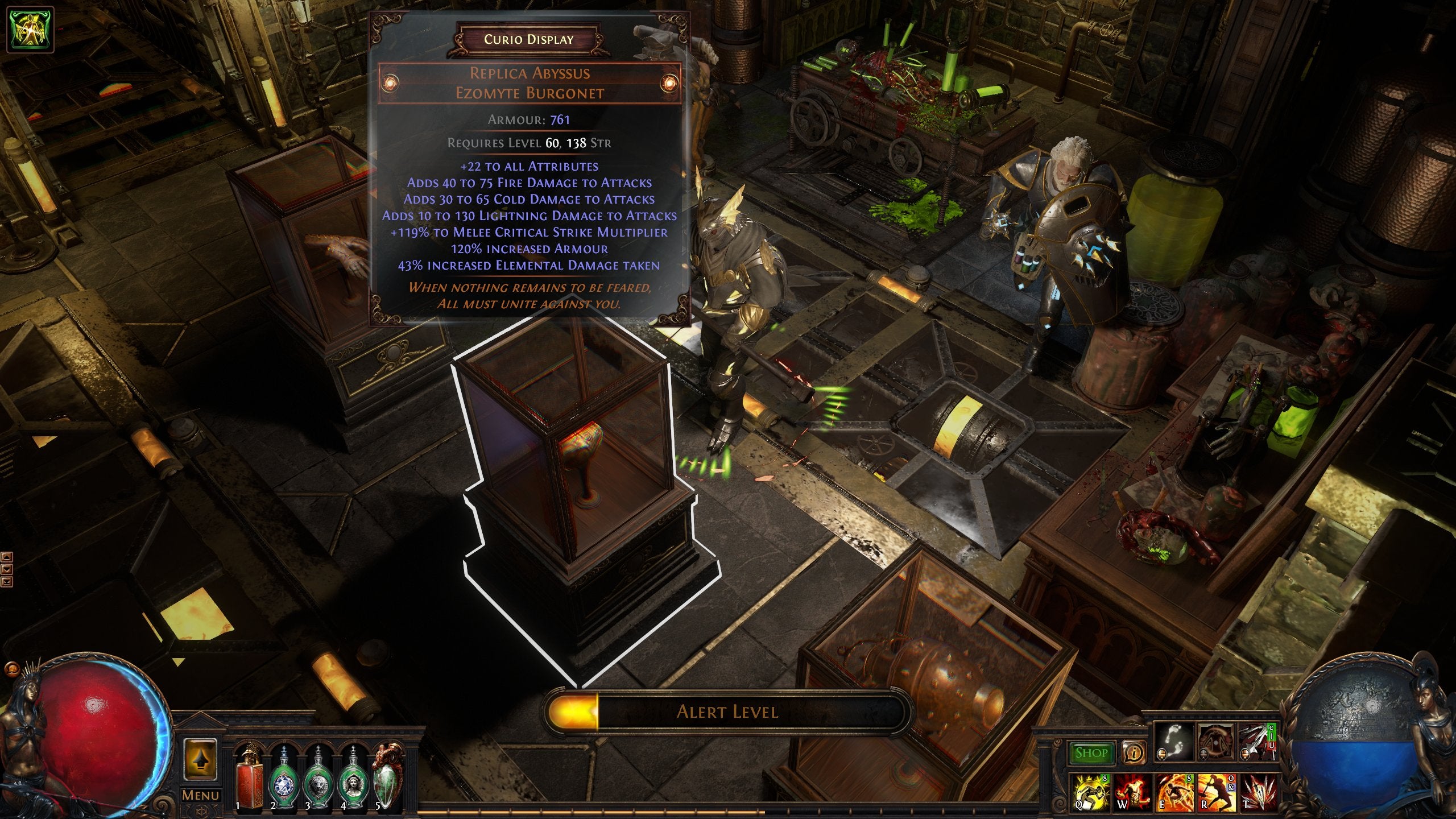
Task: Open the green Shop button
Action: pos(1091,753)
